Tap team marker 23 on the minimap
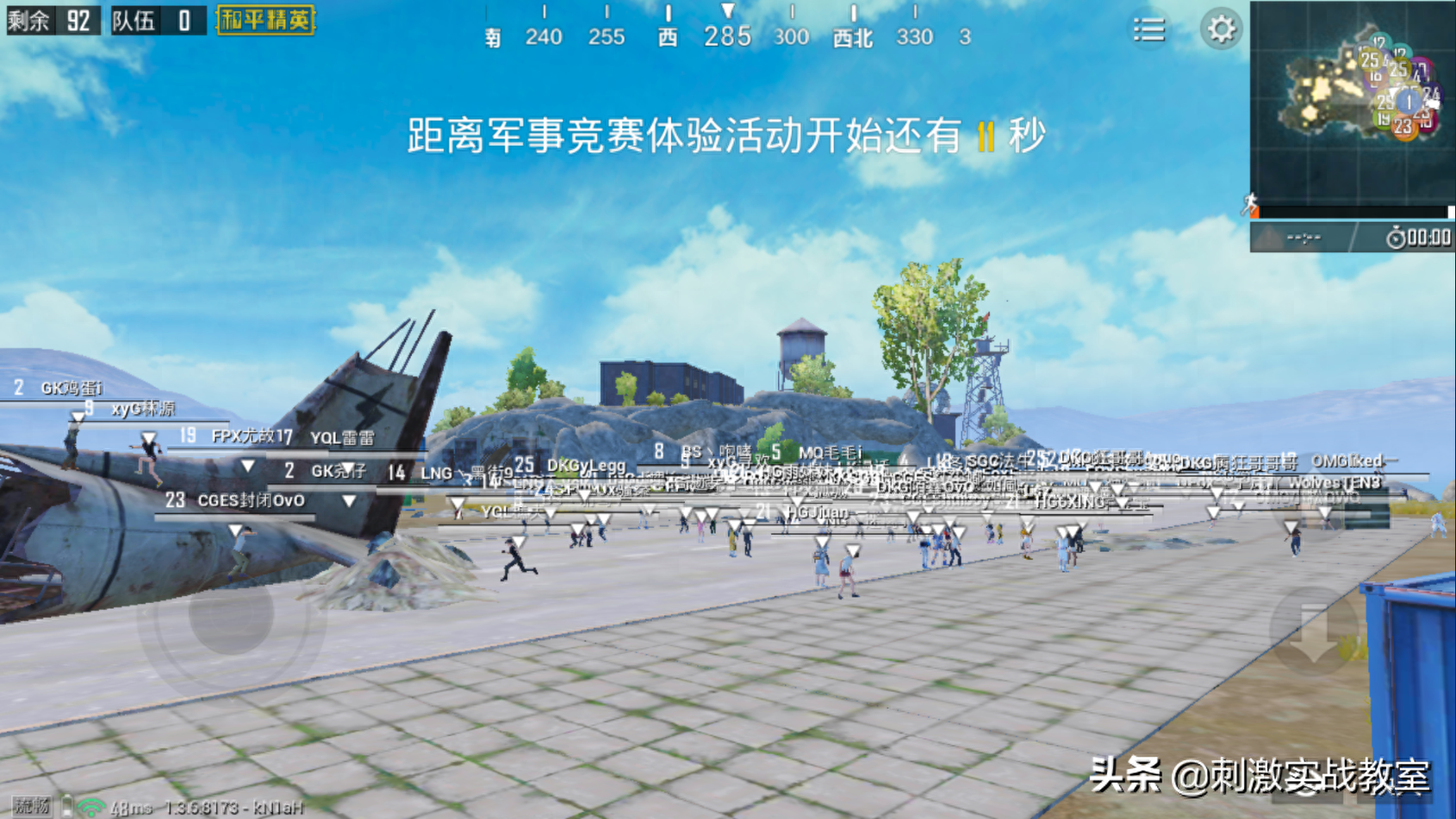 click(1403, 126)
